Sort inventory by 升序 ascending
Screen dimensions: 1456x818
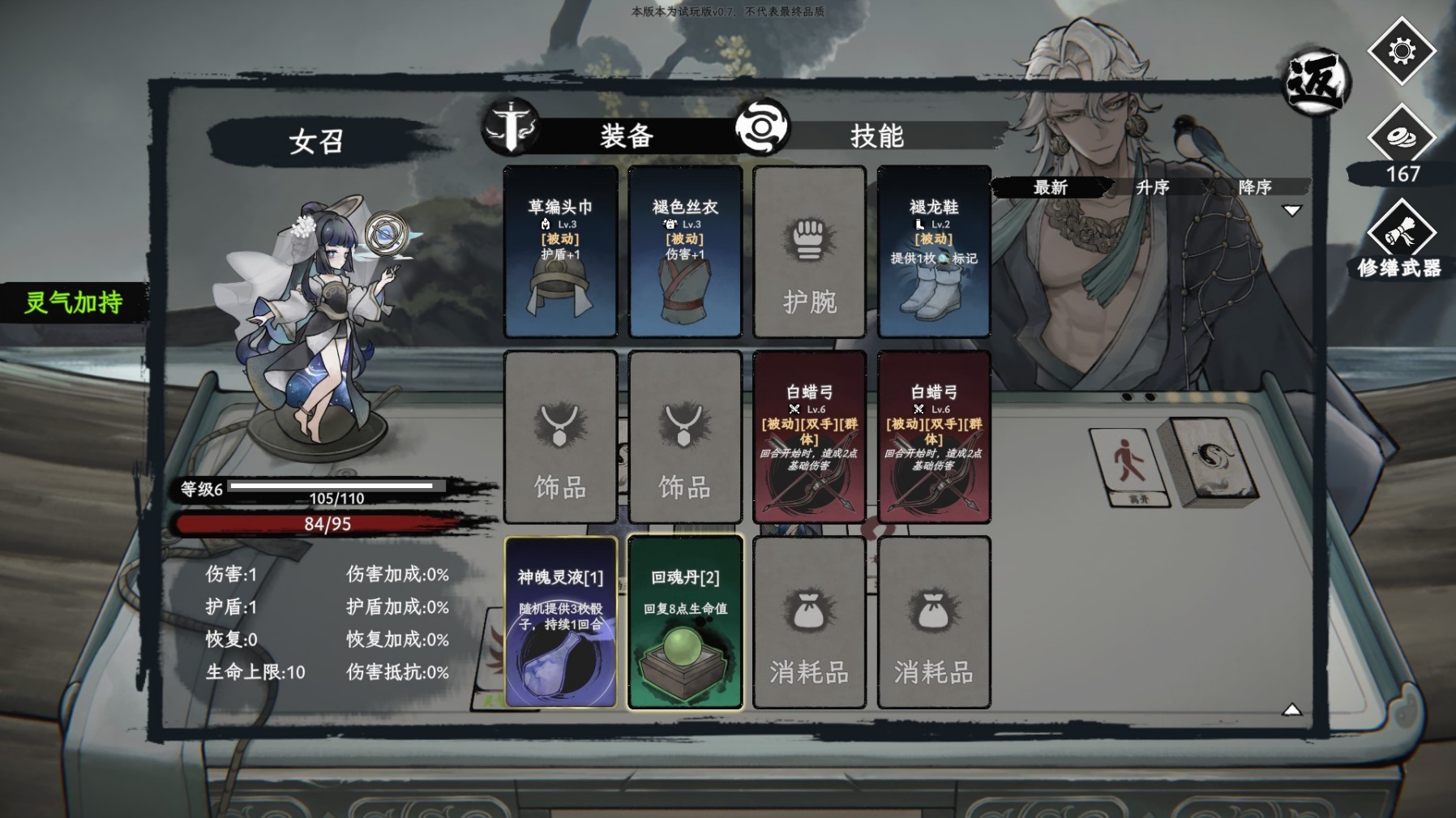1152,187
